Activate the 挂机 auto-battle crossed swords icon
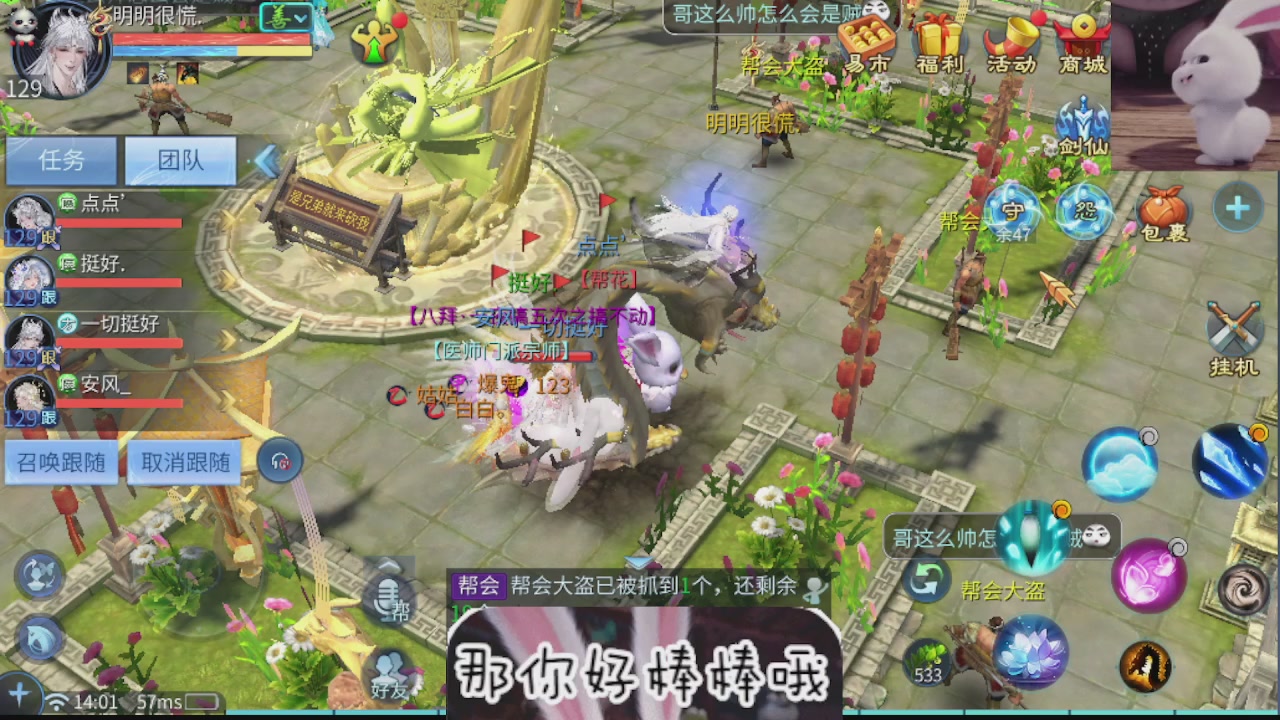1280x720 pixels. coord(1232,327)
